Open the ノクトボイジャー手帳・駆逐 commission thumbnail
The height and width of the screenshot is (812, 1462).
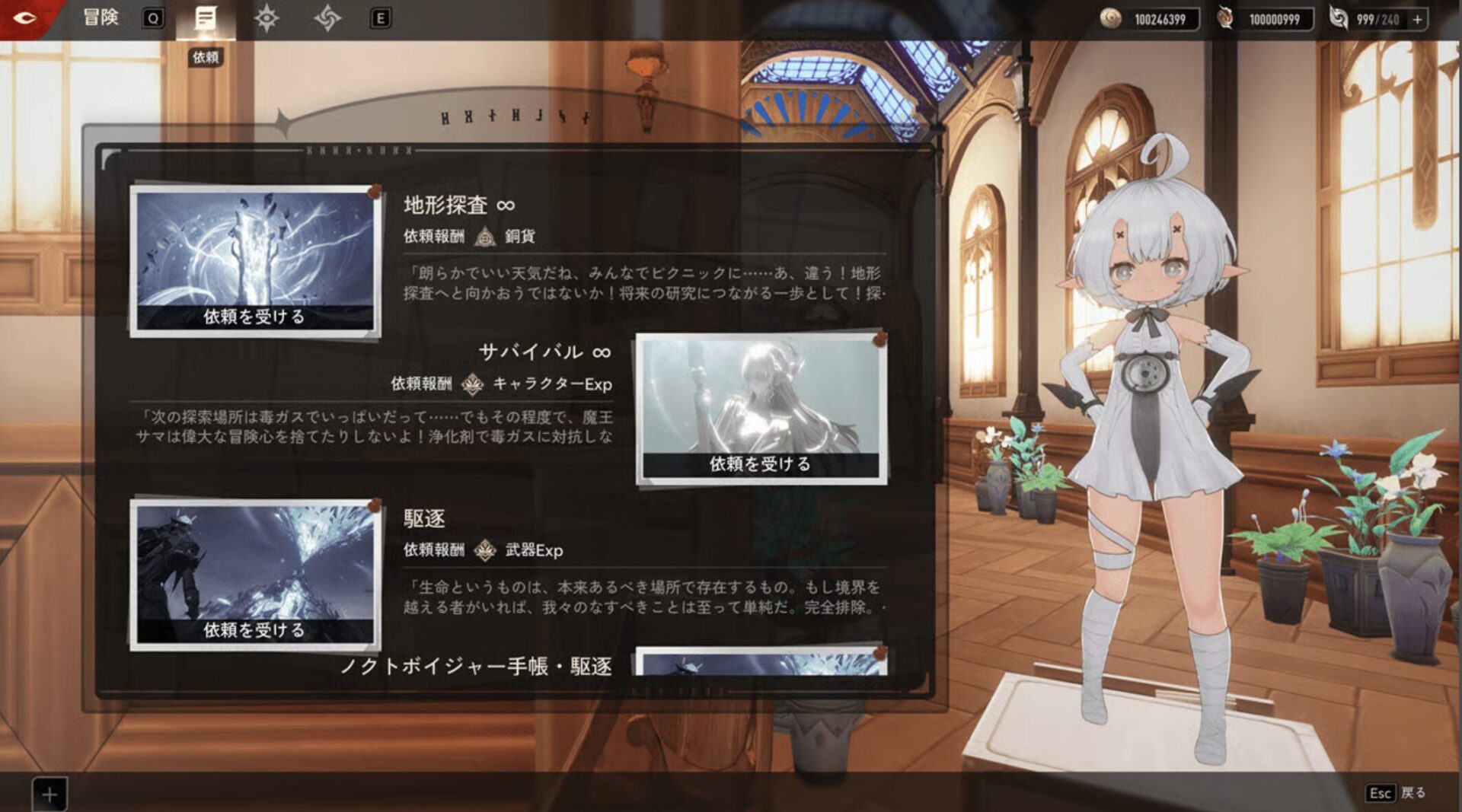[x=761, y=663]
